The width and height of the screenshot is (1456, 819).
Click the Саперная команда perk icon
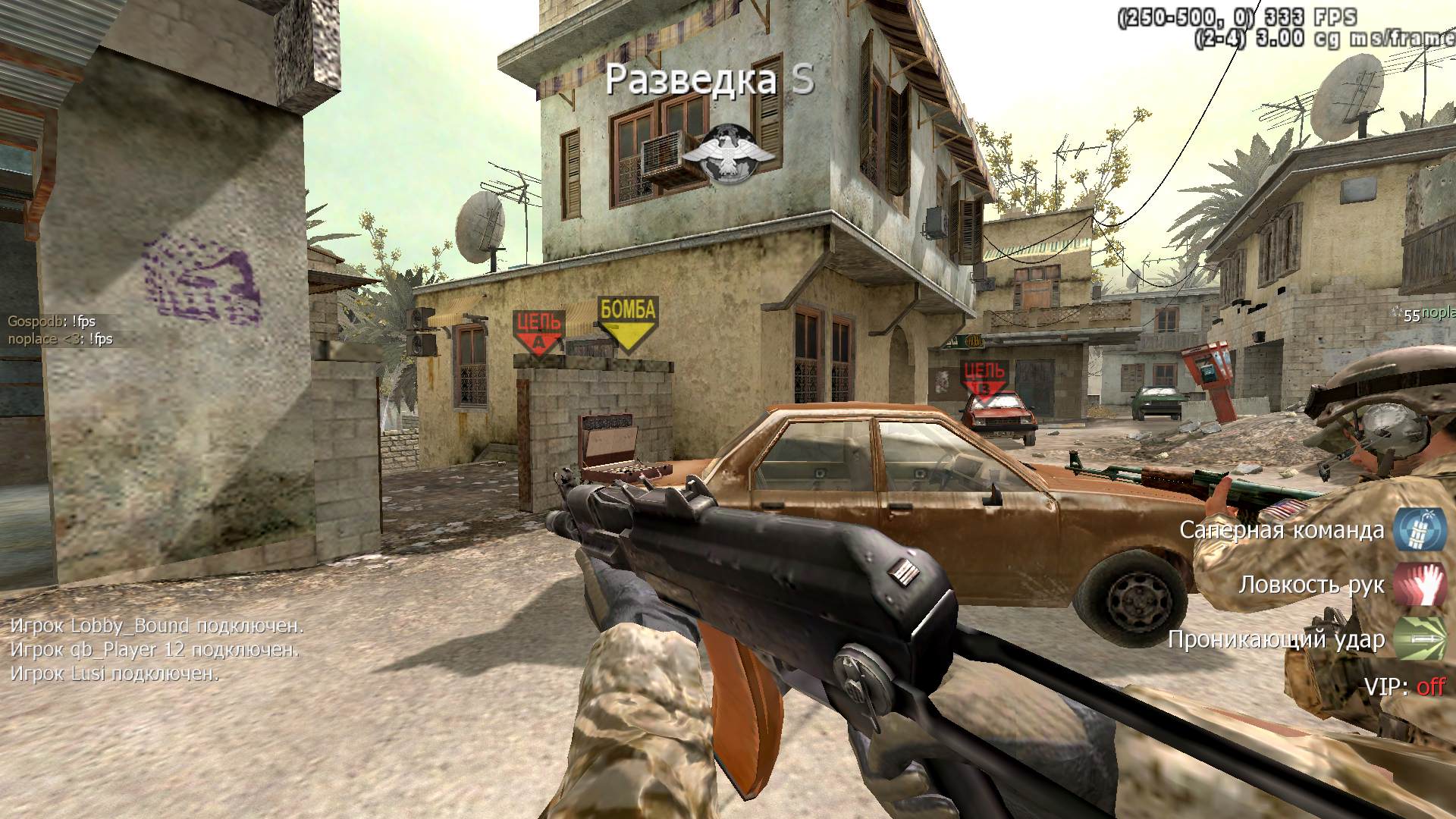click(x=1419, y=529)
